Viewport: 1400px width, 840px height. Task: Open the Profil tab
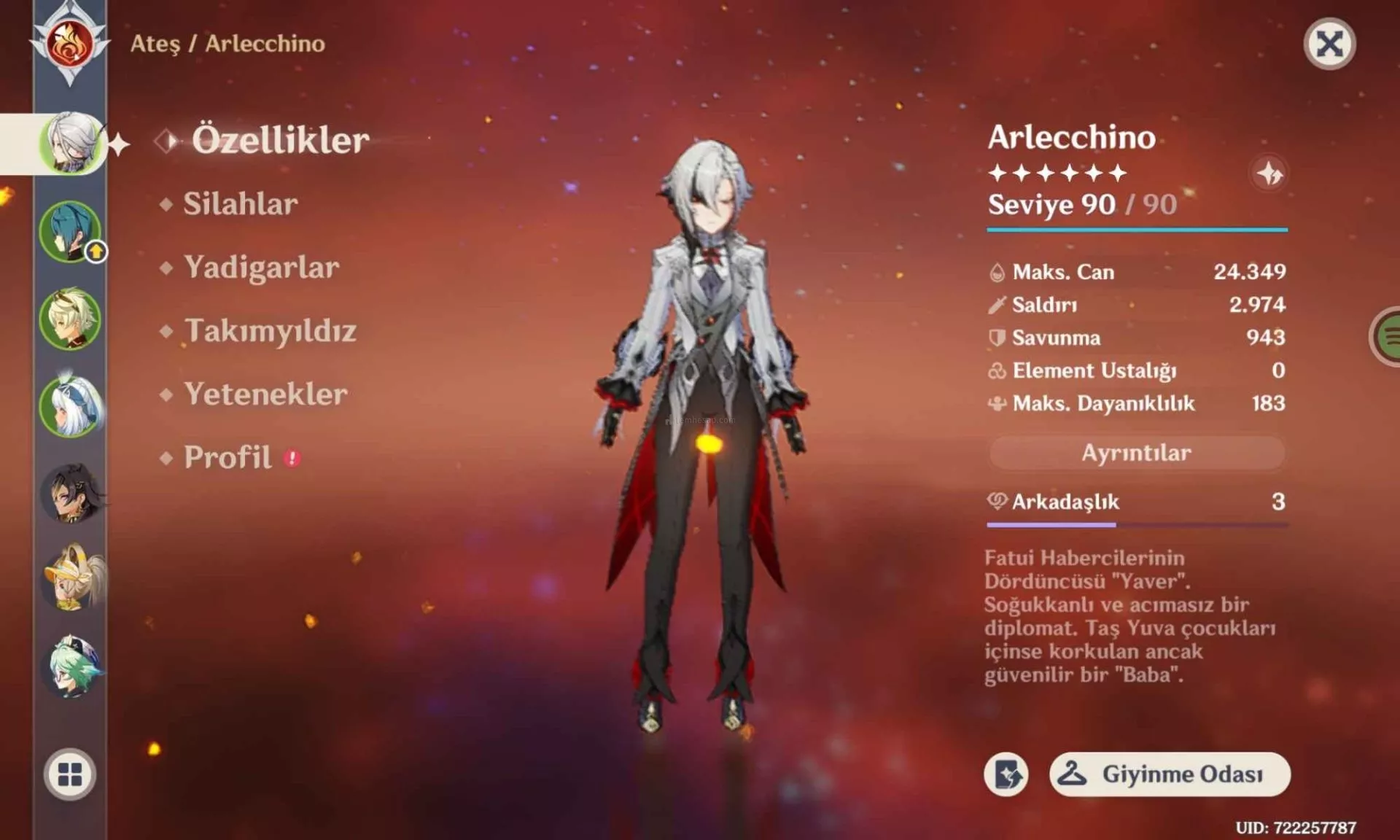(227, 458)
